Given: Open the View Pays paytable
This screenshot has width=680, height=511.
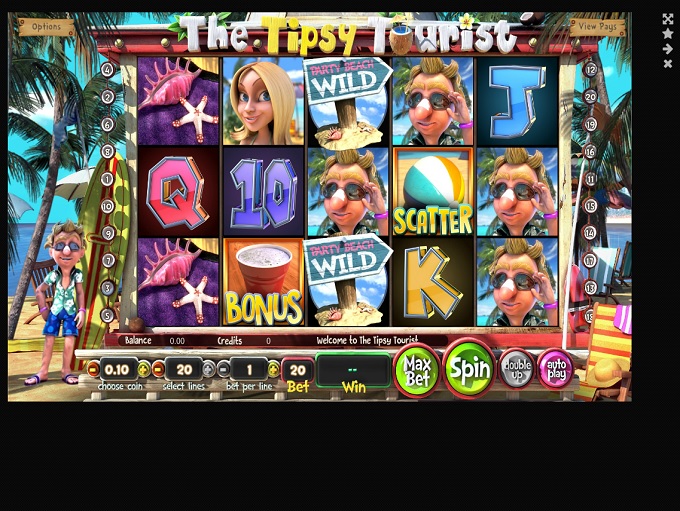Looking at the screenshot, I should point(597,27).
